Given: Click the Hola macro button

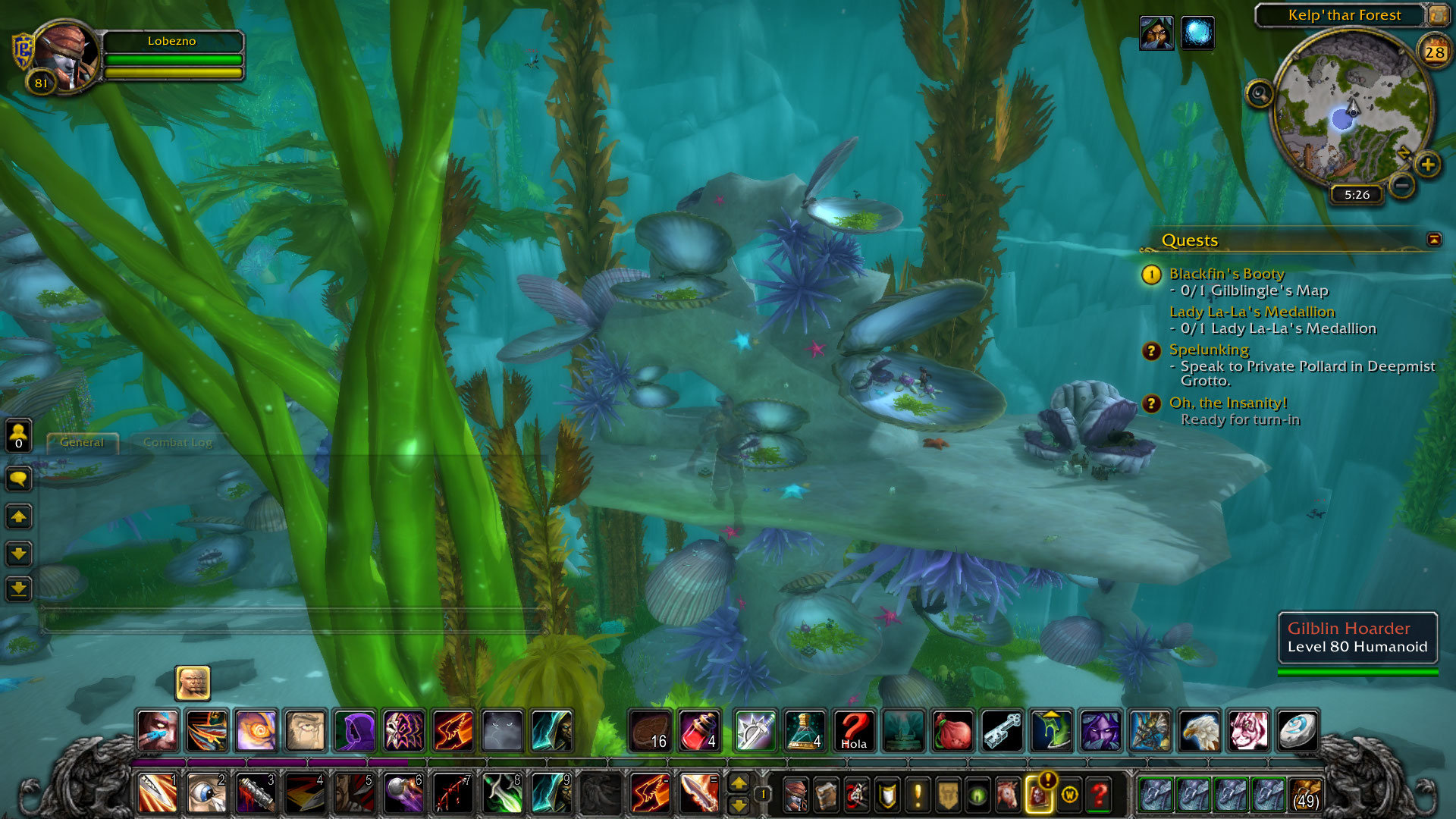Looking at the screenshot, I should (x=854, y=731).
